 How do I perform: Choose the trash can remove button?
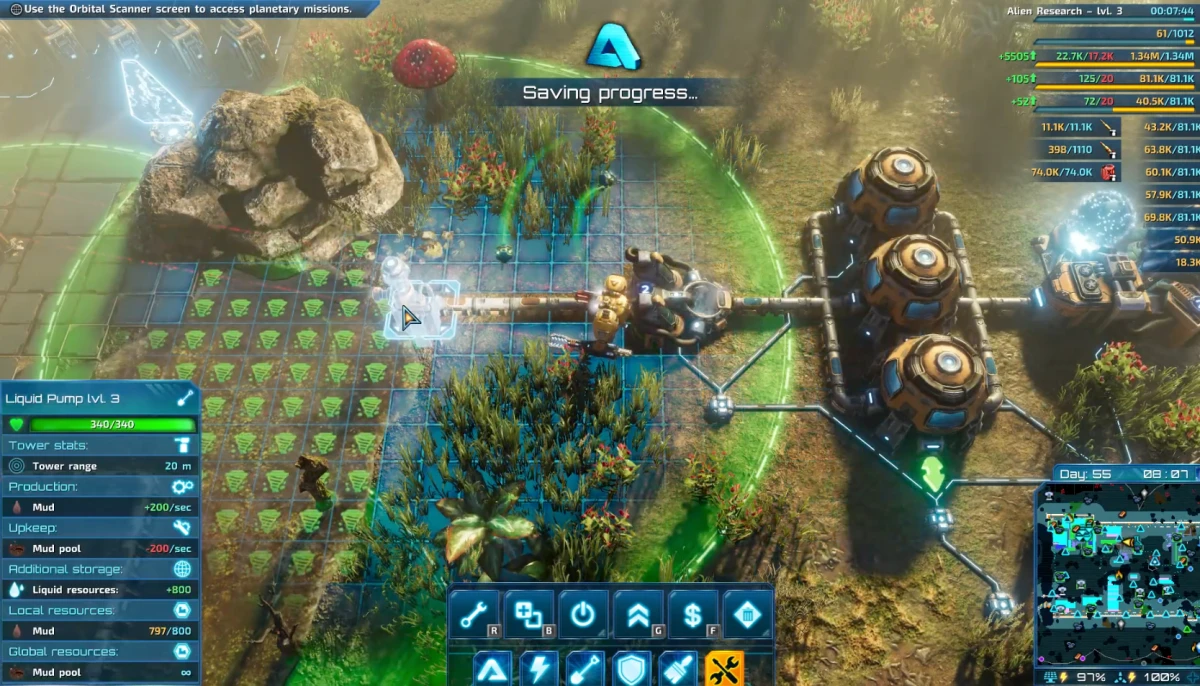point(747,615)
